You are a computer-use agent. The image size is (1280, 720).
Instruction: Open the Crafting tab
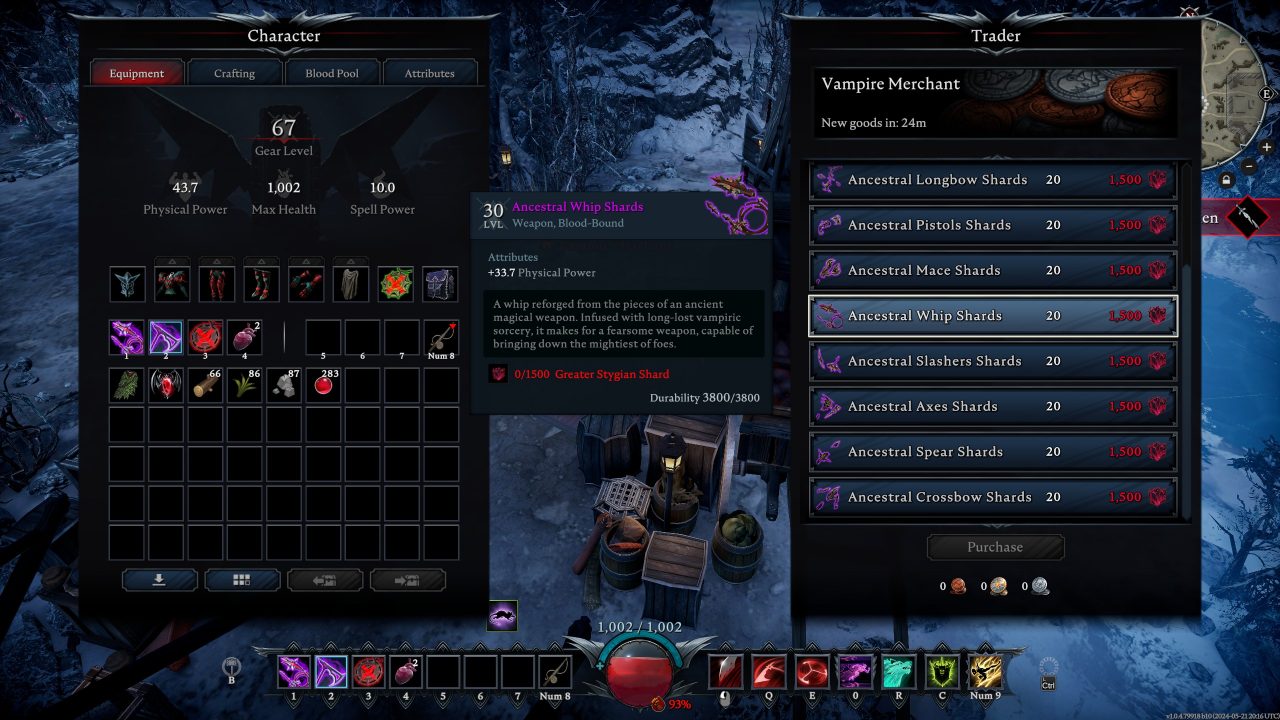coord(234,72)
